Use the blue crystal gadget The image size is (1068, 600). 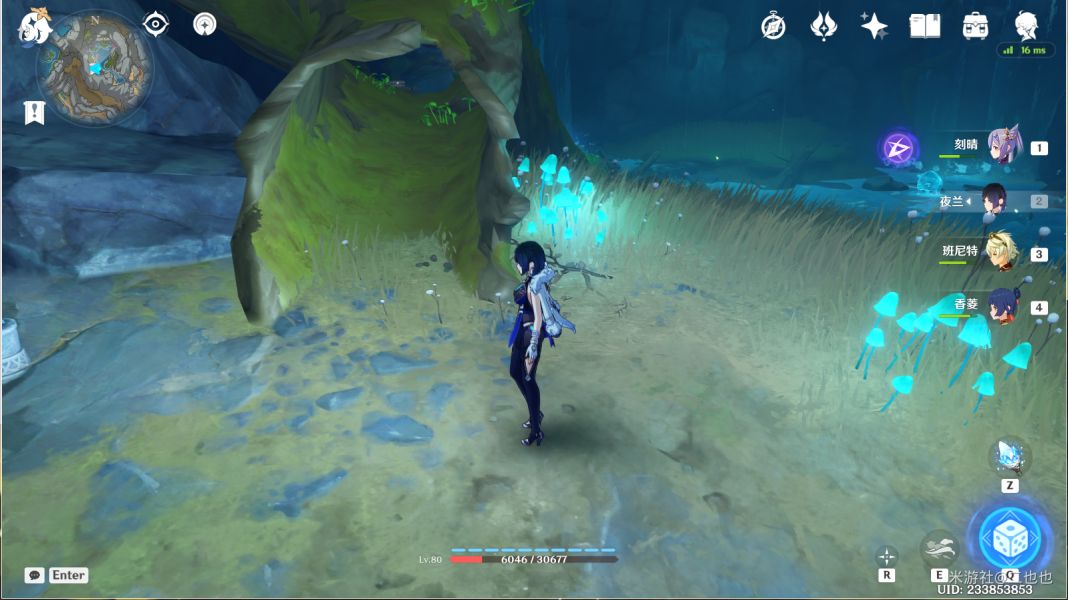pyautogui.click(x=1009, y=456)
